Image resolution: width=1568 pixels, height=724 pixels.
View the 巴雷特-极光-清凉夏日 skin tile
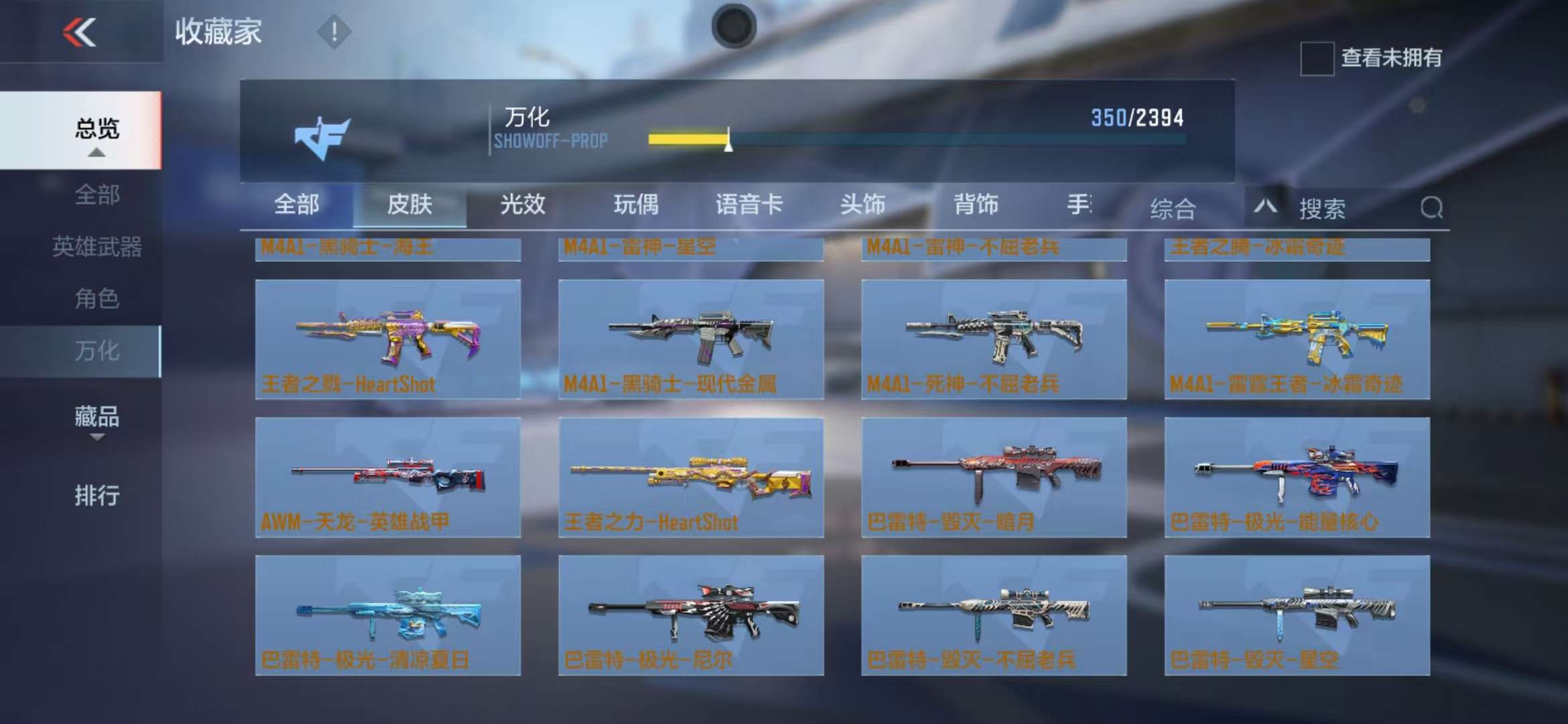(x=388, y=615)
